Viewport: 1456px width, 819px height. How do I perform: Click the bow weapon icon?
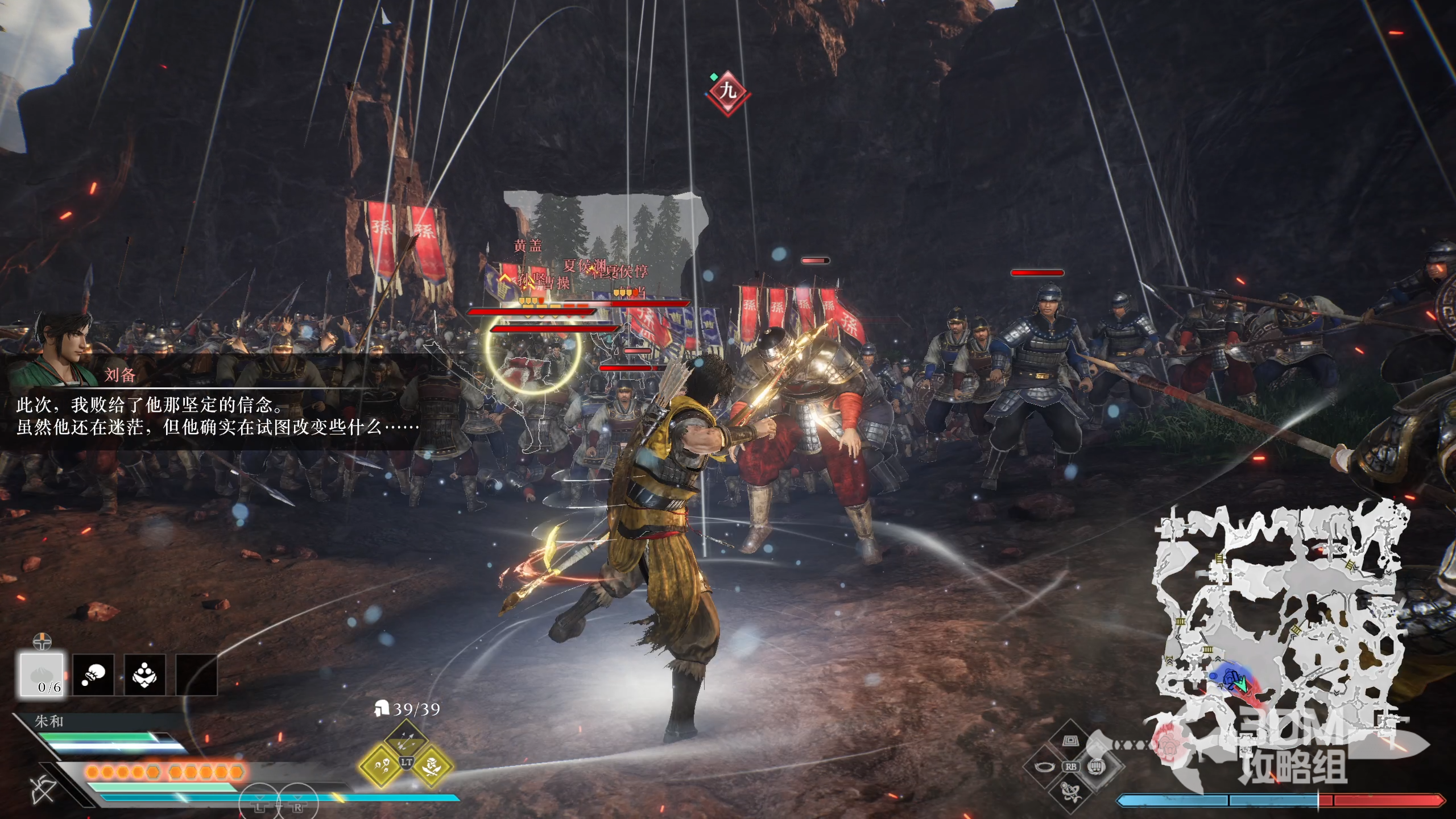tap(43, 791)
